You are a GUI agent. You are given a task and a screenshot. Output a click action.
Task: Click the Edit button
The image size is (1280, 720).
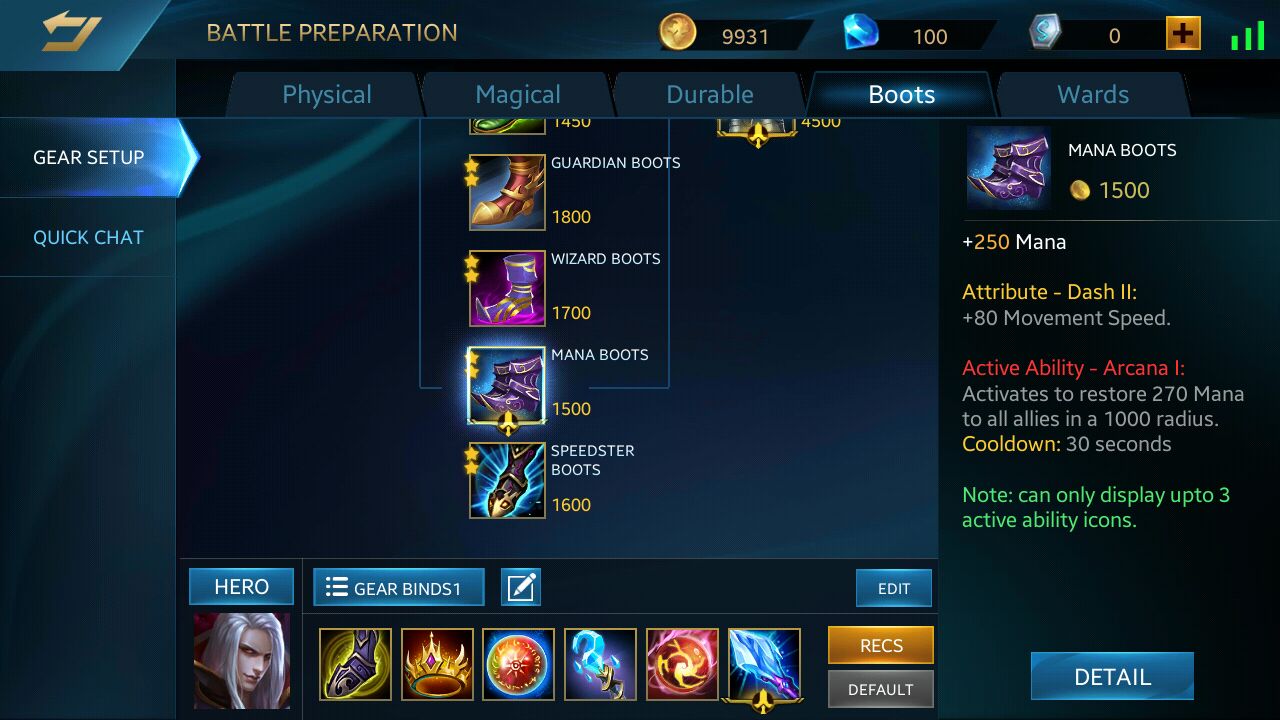click(893, 588)
